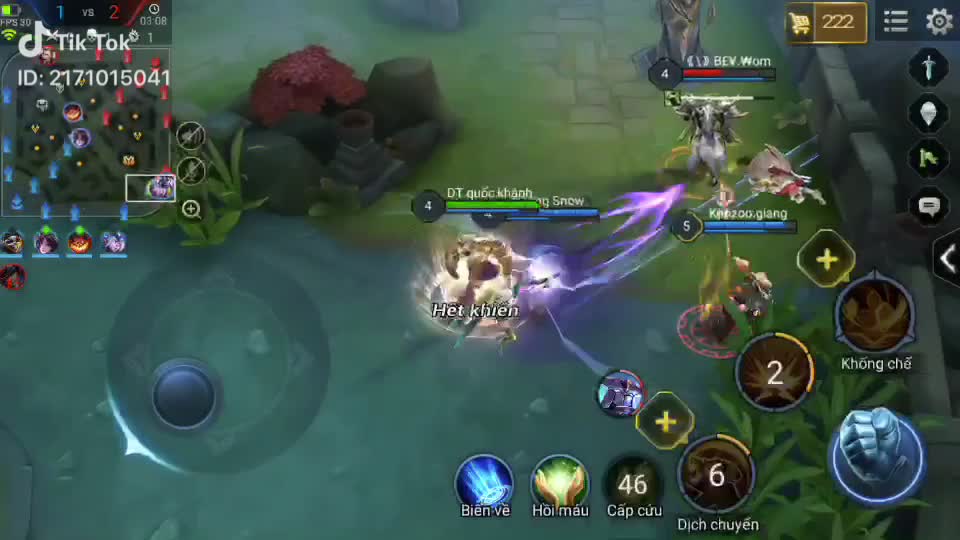Activate the Không chế skill
Viewport: 960px width, 540px height.
coord(875,315)
